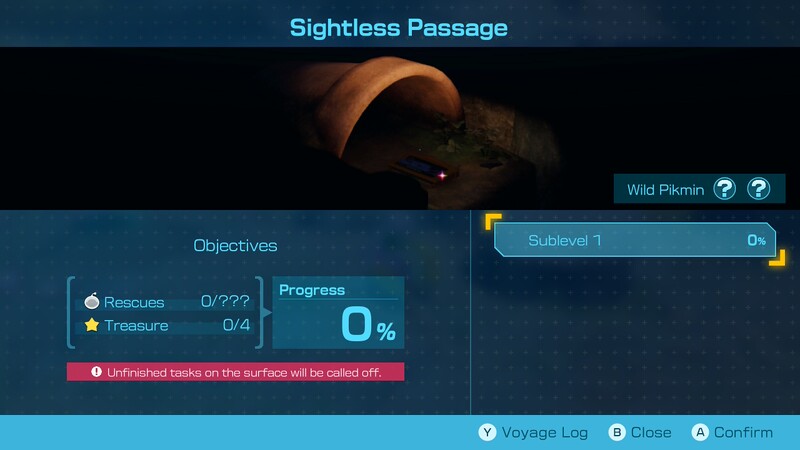Confirm entering the cave

732,432
